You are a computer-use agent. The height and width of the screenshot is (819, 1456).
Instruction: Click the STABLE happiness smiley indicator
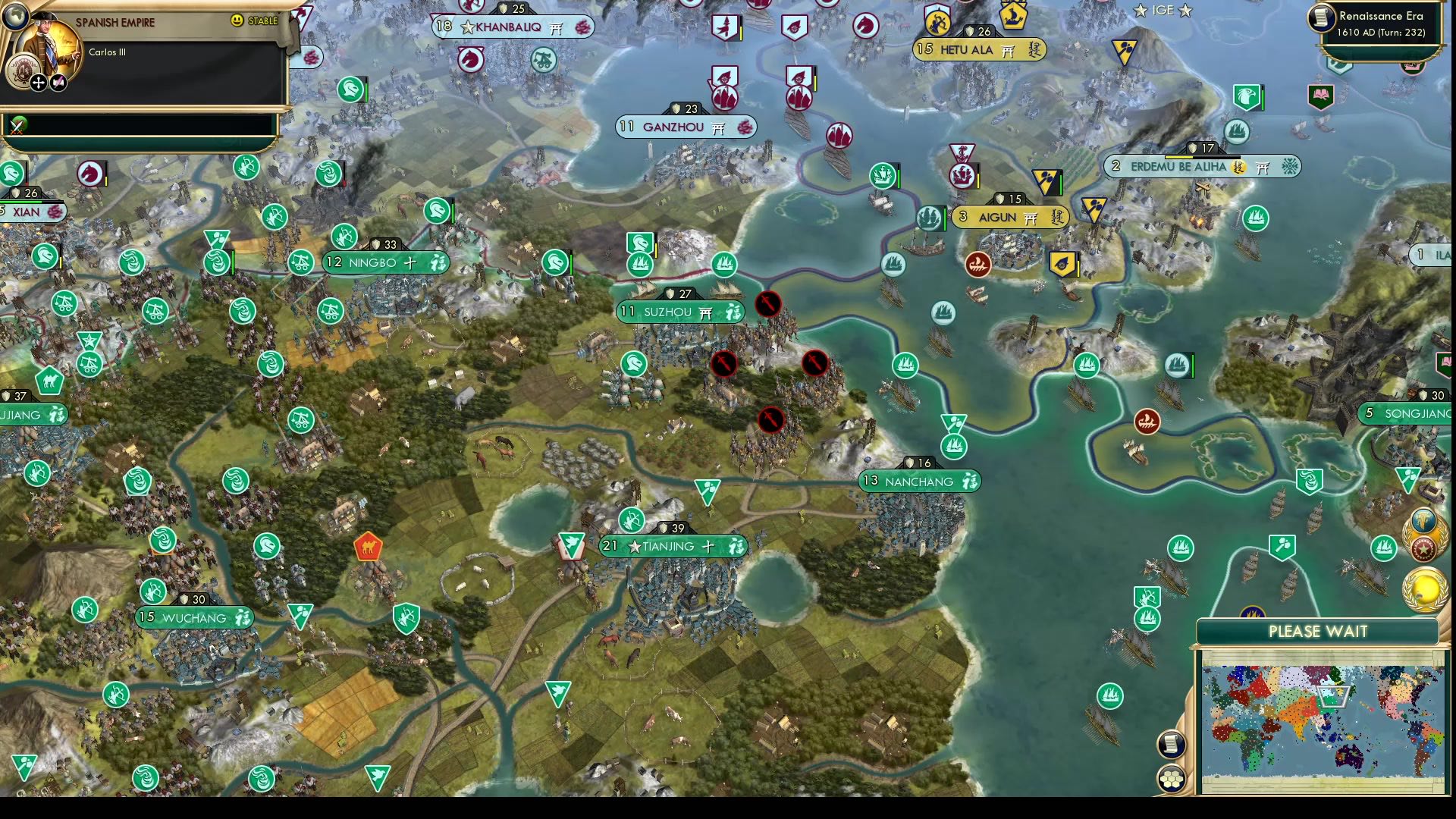[x=237, y=20]
